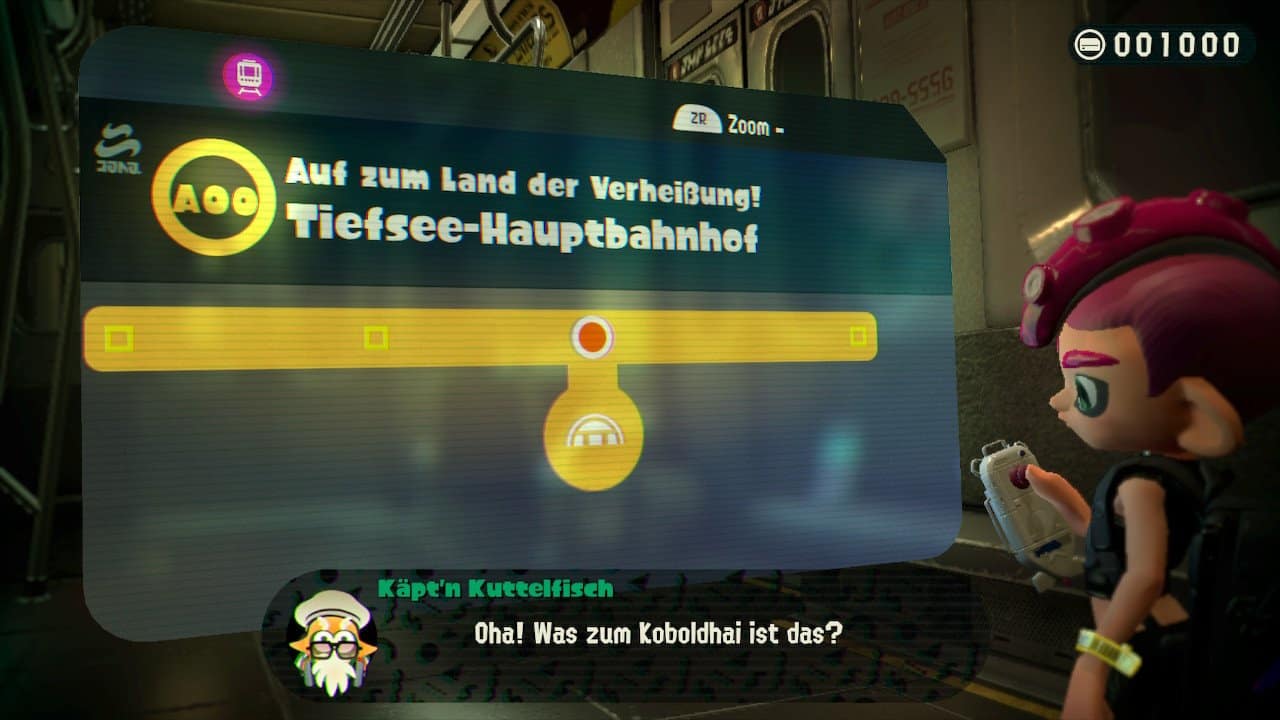The image size is (1280, 720).
Task: Select the middle yellow station square
Action: 376,339
